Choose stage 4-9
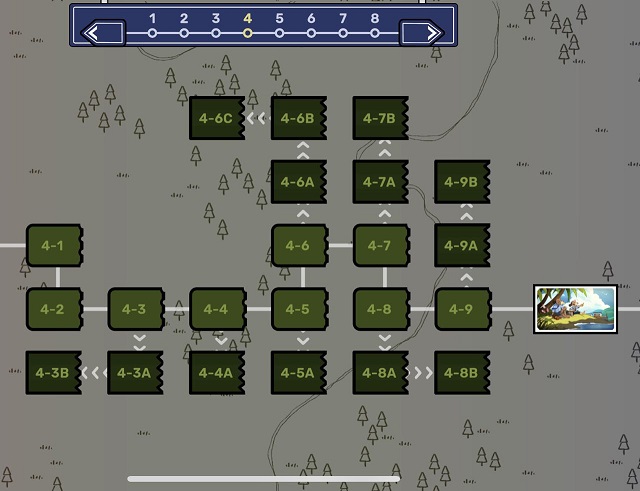The width and height of the screenshot is (640, 491). [462, 309]
